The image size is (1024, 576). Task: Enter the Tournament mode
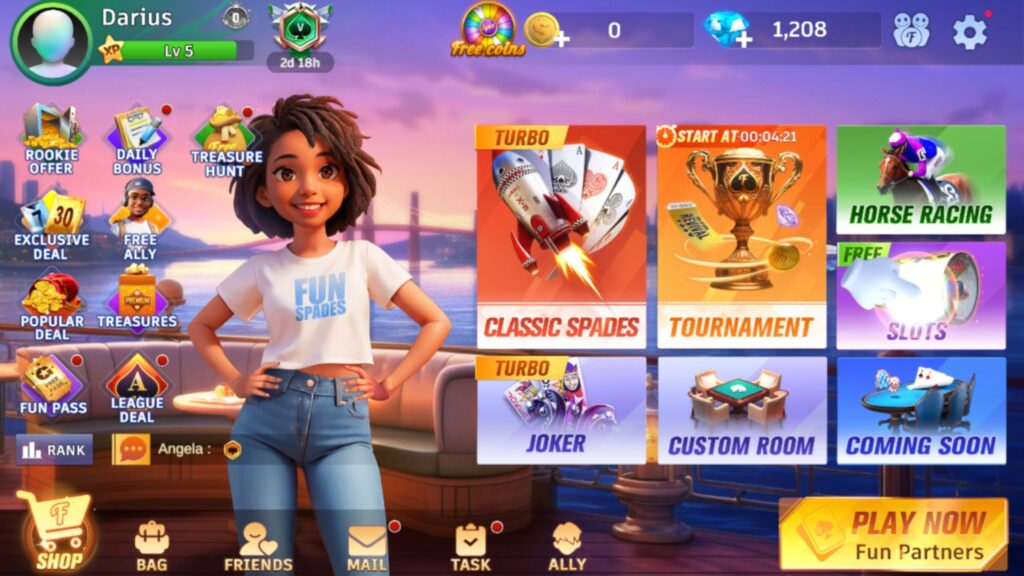point(741,236)
